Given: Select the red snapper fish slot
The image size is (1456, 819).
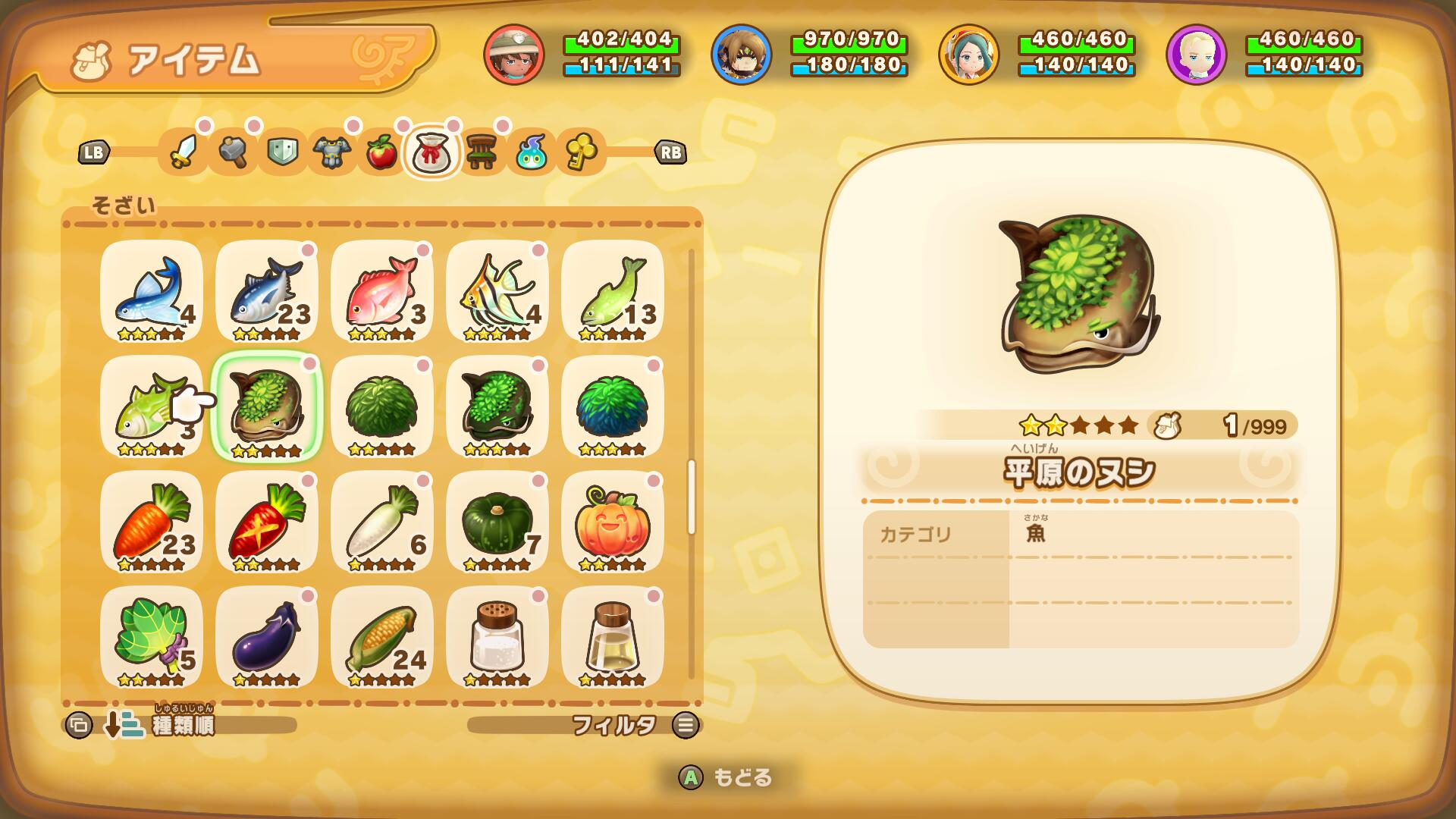Looking at the screenshot, I should pos(382,292).
